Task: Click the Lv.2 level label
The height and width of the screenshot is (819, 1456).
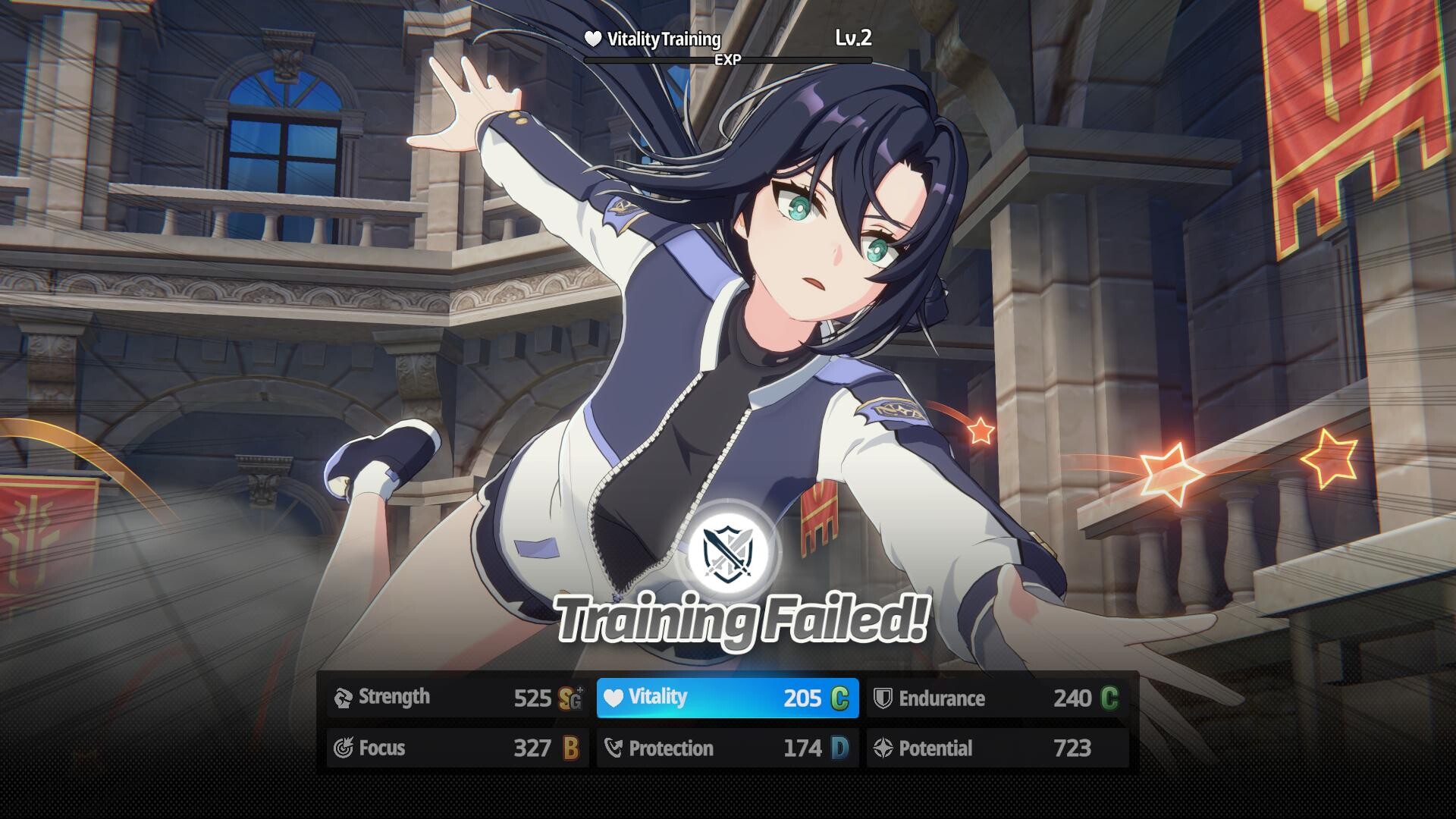Action: (851, 39)
